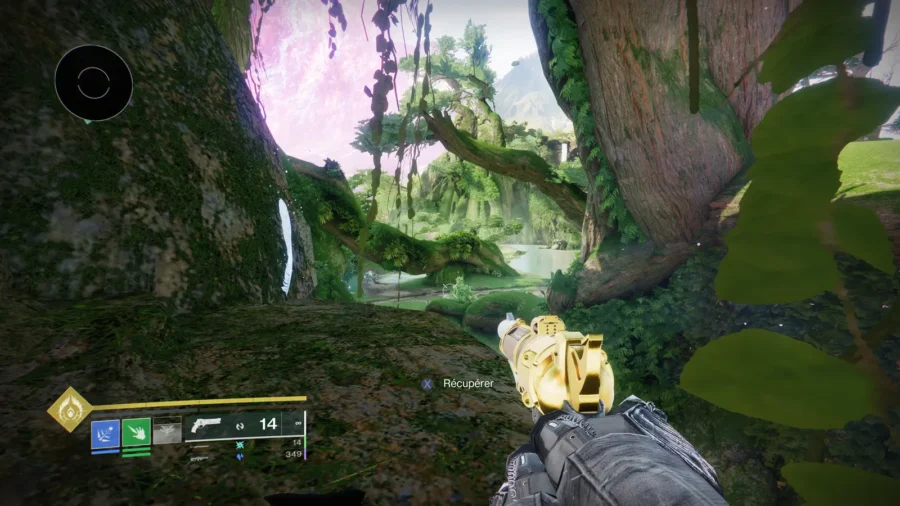Image resolution: width=900 pixels, height=506 pixels.
Task: Select the blue grenade ability icon
Action: (105, 432)
